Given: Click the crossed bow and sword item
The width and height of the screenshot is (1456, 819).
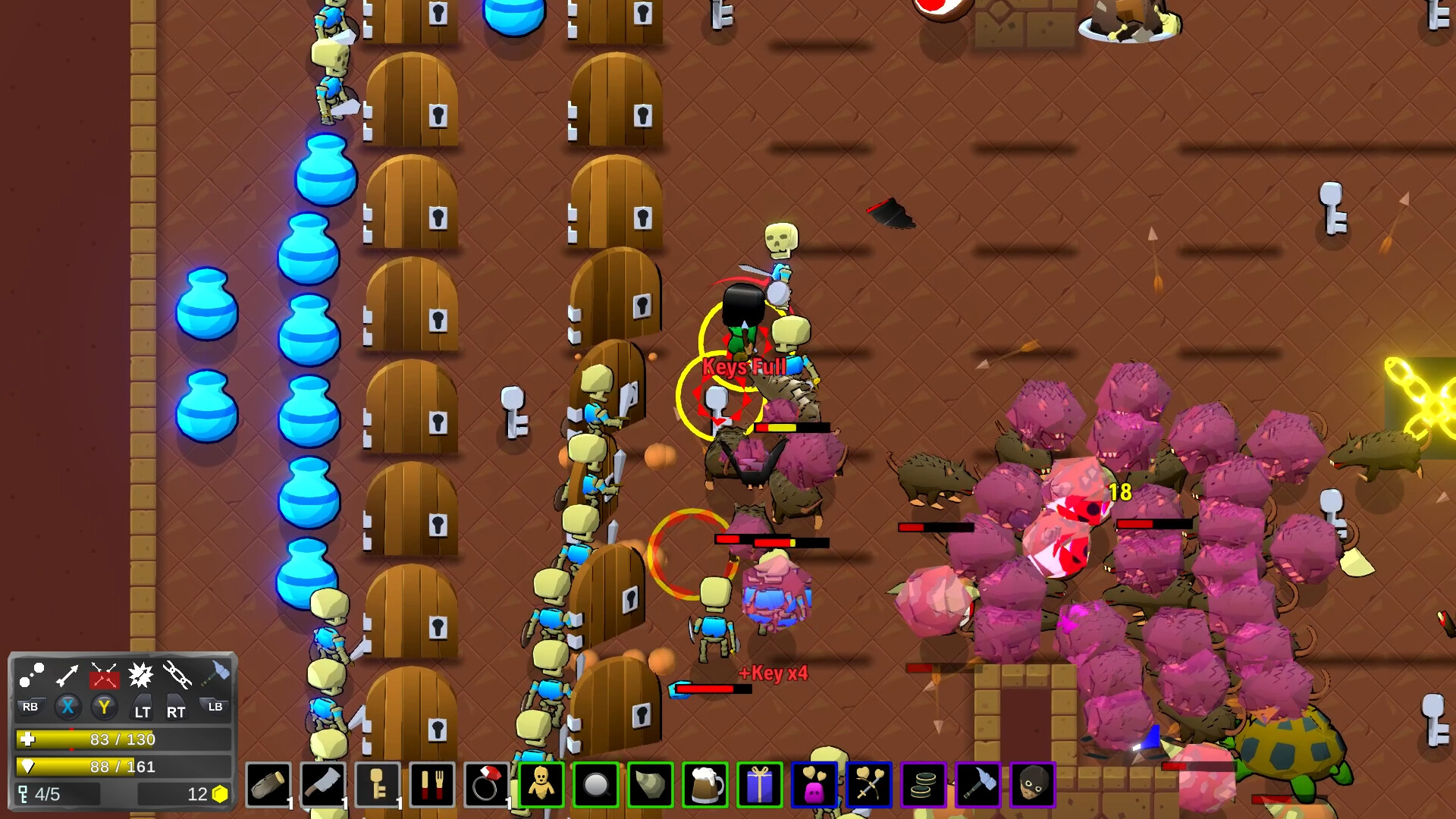Looking at the screenshot, I should point(870,785).
